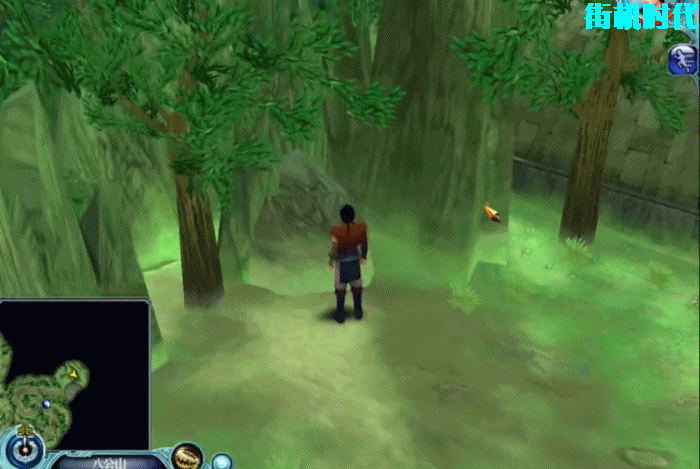Image resolution: width=700 pixels, height=469 pixels.
Task: Open the round golden ring icon
Action: (x=187, y=457)
